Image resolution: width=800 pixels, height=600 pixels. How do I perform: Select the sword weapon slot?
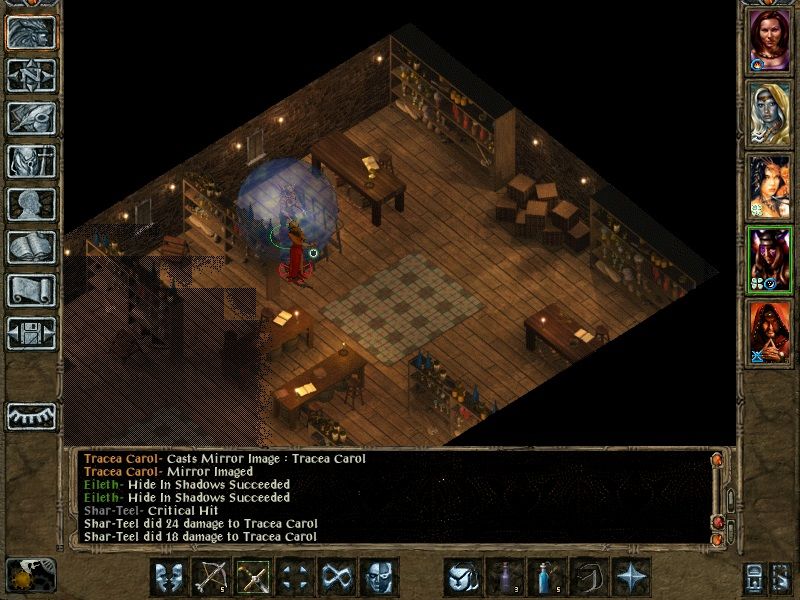pos(253,577)
